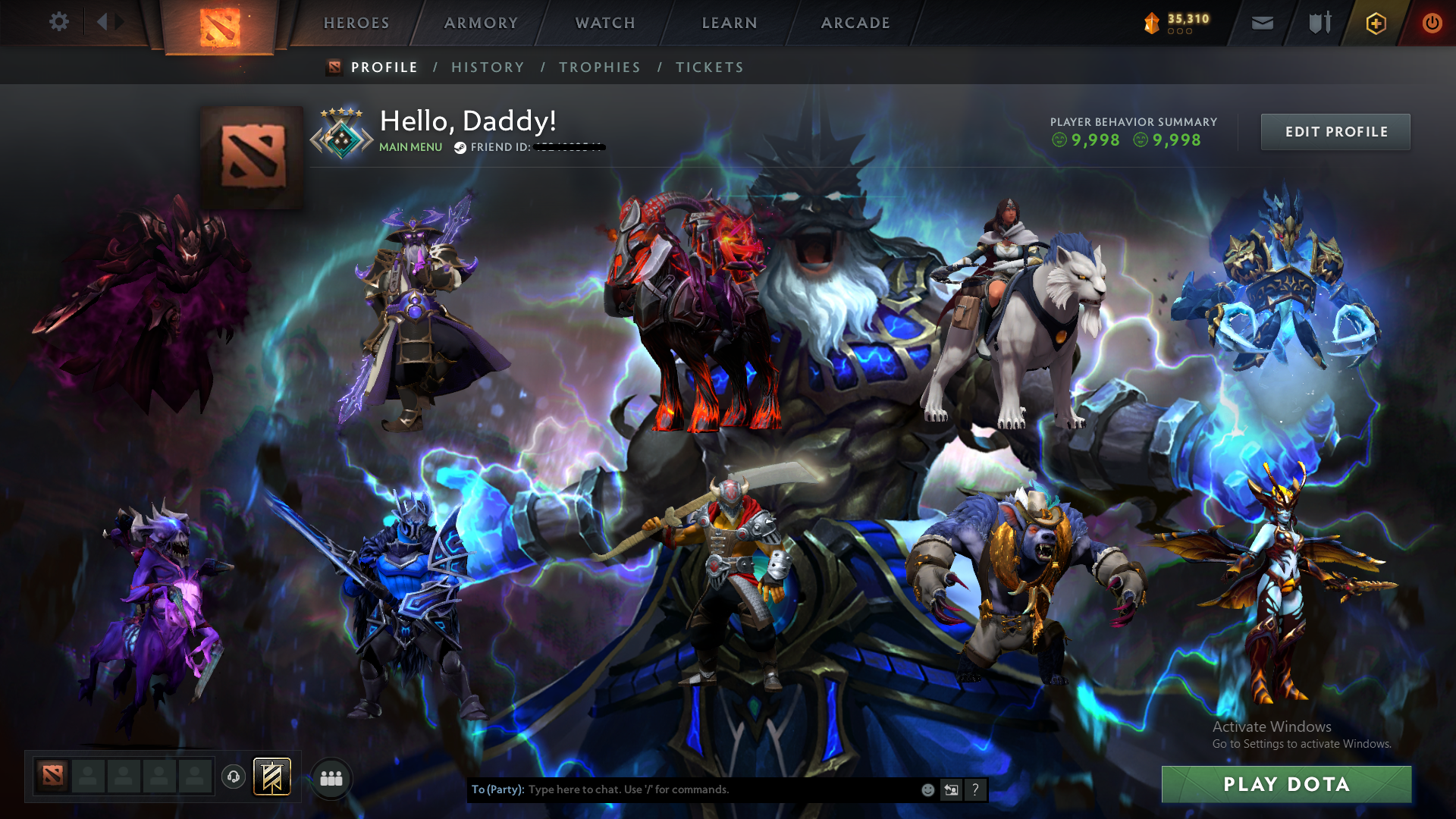Screen dimensions: 1456x819
Task: Click the power button to exit Dota
Action: (x=1432, y=23)
